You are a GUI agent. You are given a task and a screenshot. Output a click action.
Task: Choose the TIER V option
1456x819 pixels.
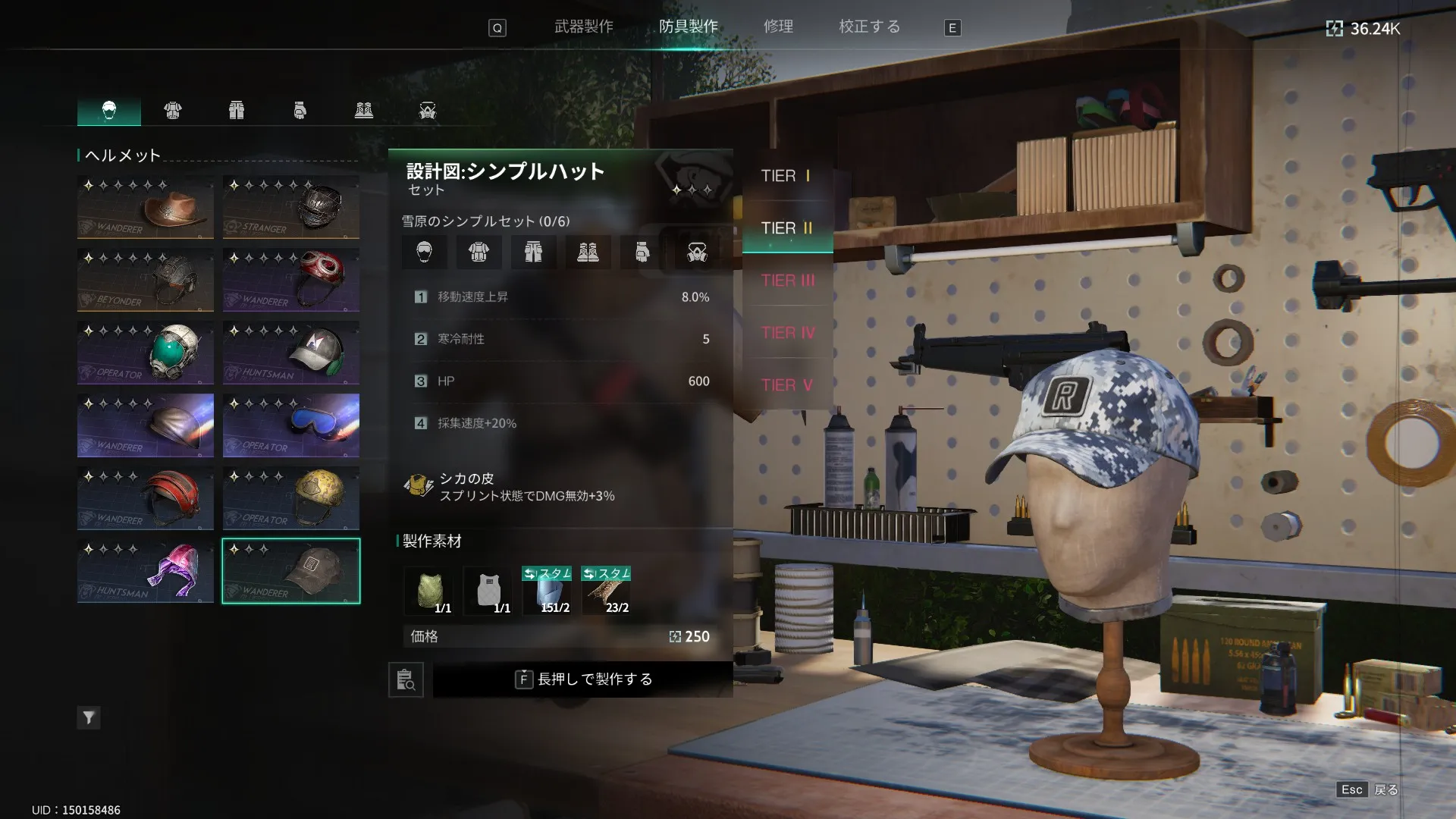click(787, 385)
